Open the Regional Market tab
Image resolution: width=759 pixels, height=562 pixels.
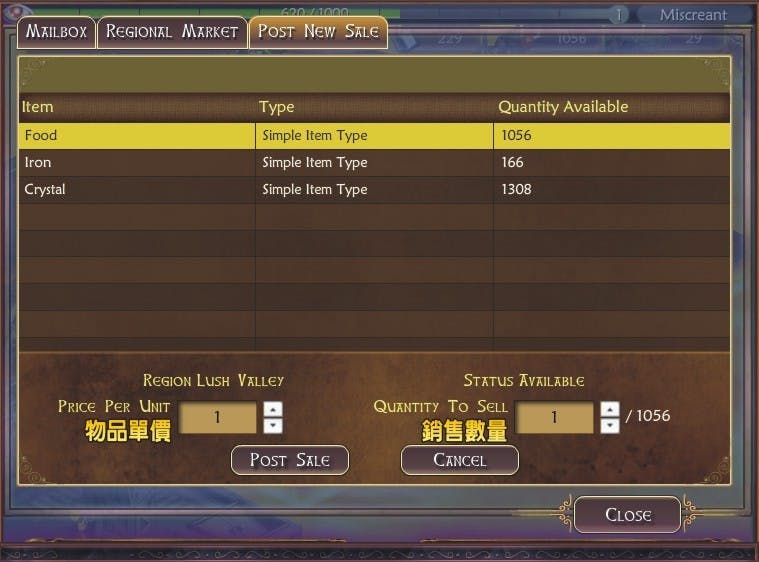pyautogui.click(x=172, y=31)
